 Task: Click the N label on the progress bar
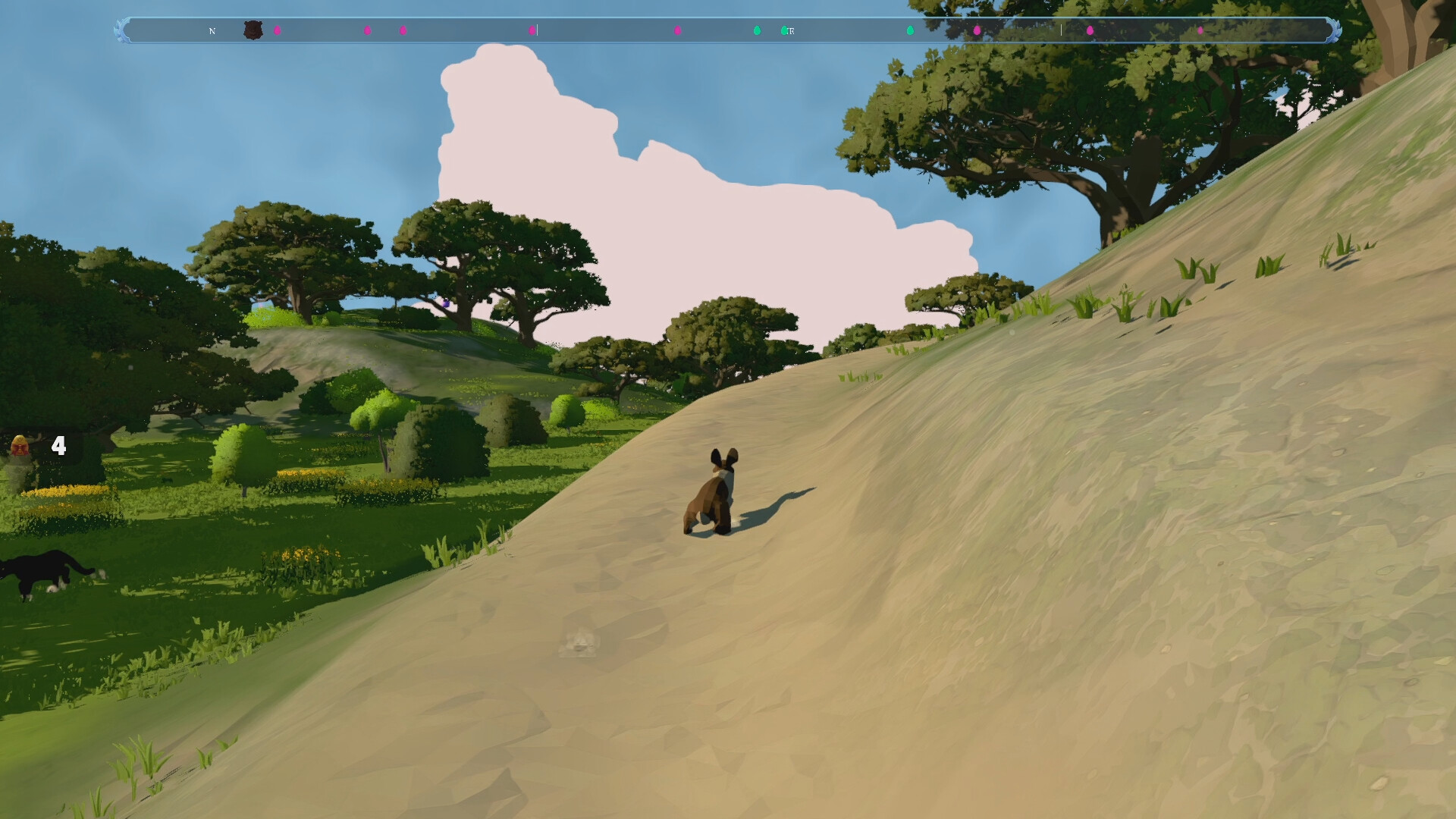click(x=212, y=31)
